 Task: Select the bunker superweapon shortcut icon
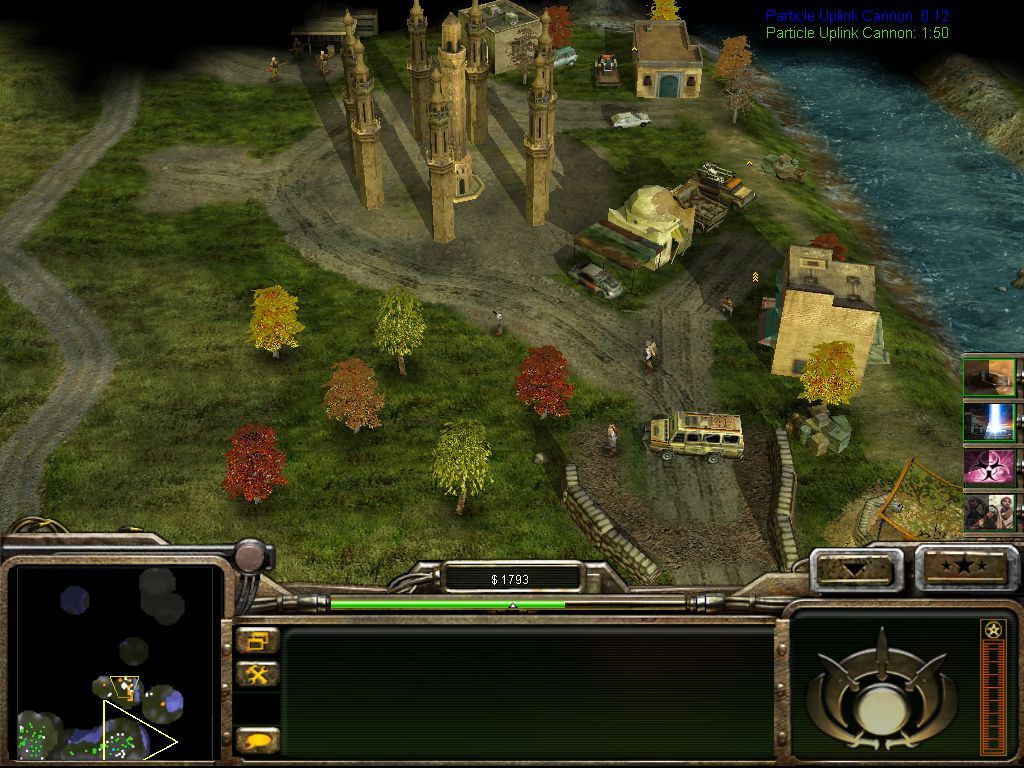[989, 376]
